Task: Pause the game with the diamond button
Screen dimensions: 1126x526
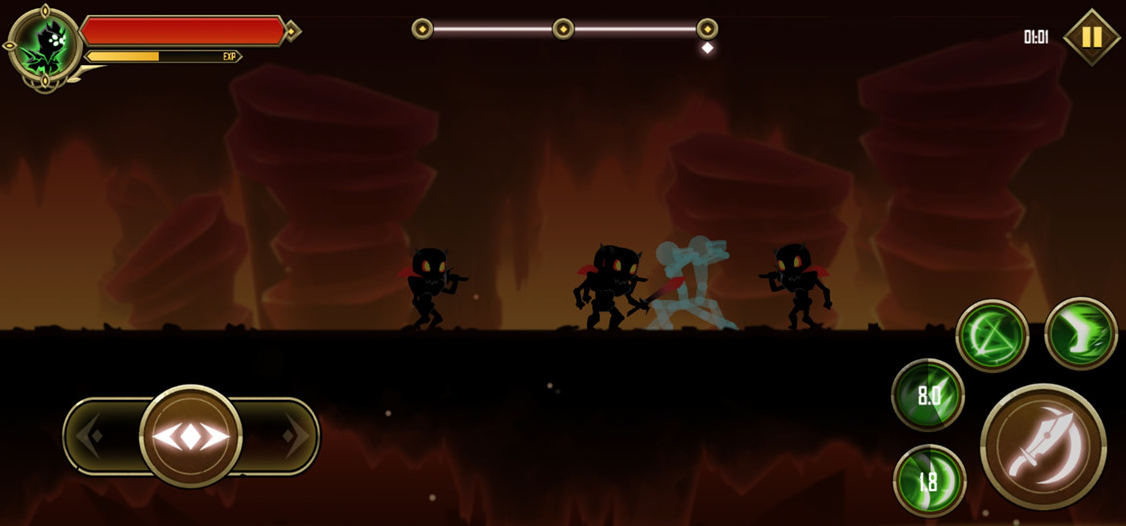Action: tap(1091, 37)
